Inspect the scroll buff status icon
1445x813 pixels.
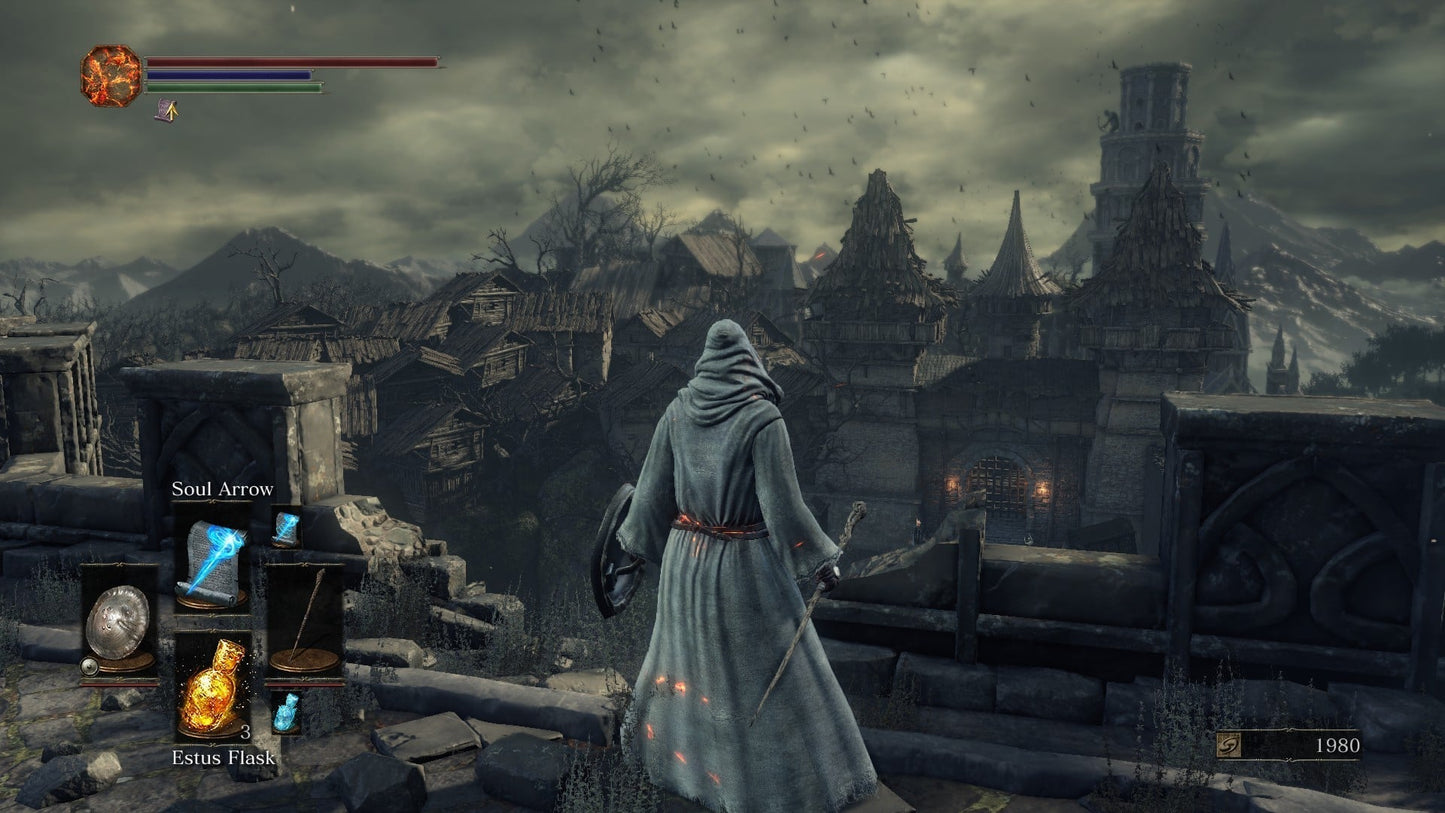pos(165,109)
